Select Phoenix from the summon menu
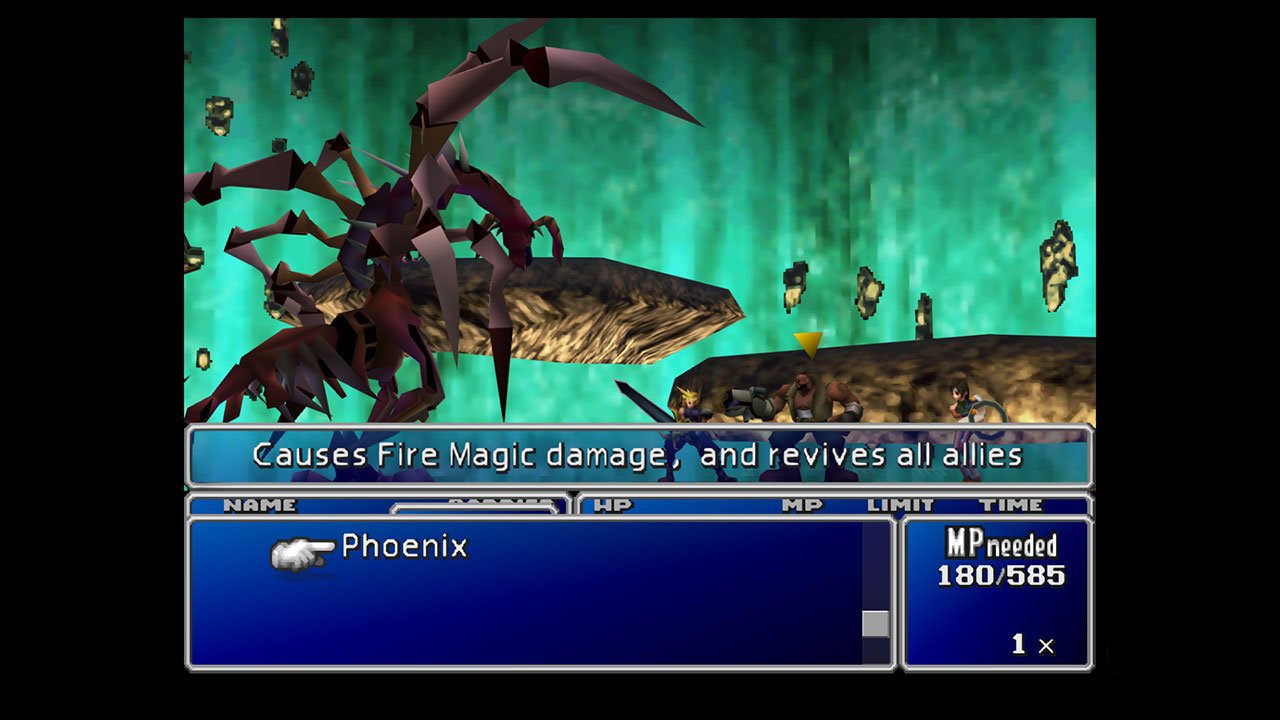The image size is (1280, 720). click(405, 548)
